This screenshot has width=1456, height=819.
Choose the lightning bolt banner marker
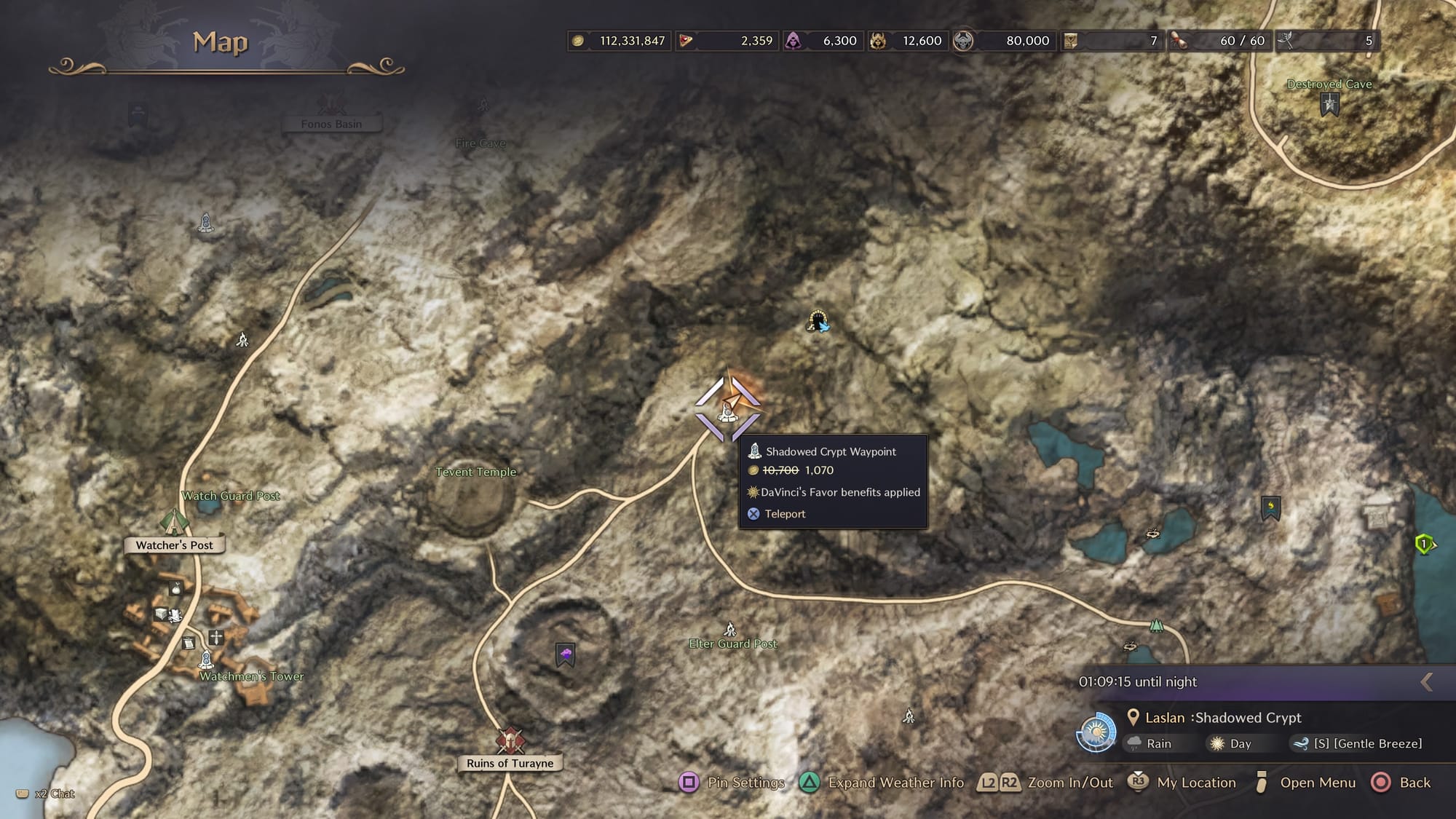point(1270,507)
